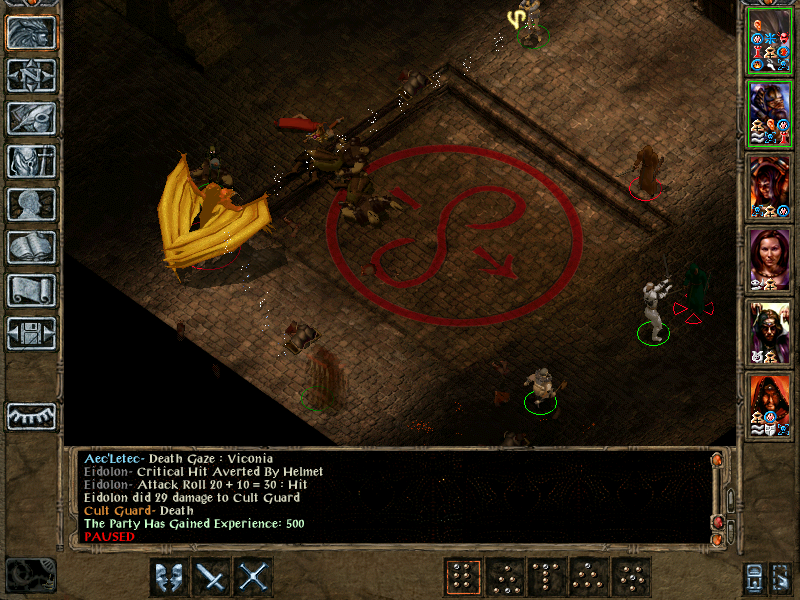Click the closed-eye rest button
The image size is (800, 600).
point(31,416)
